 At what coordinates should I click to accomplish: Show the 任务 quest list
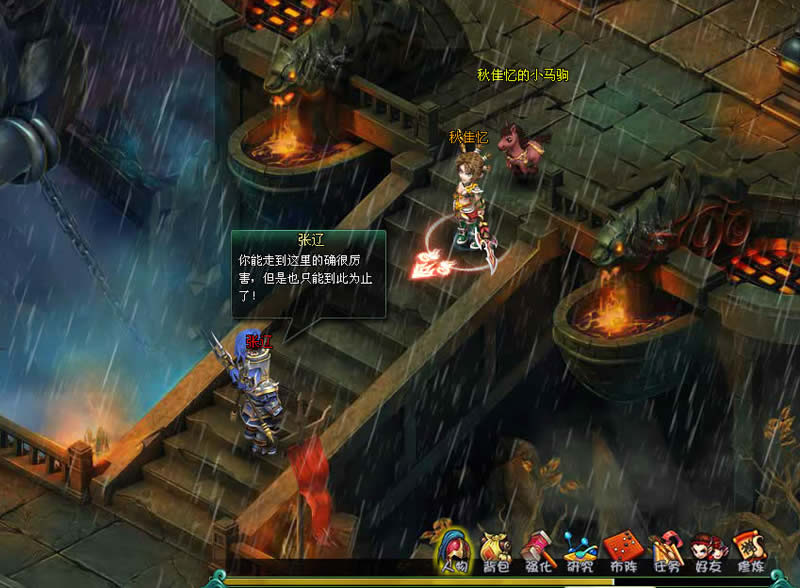click(665, 551)
